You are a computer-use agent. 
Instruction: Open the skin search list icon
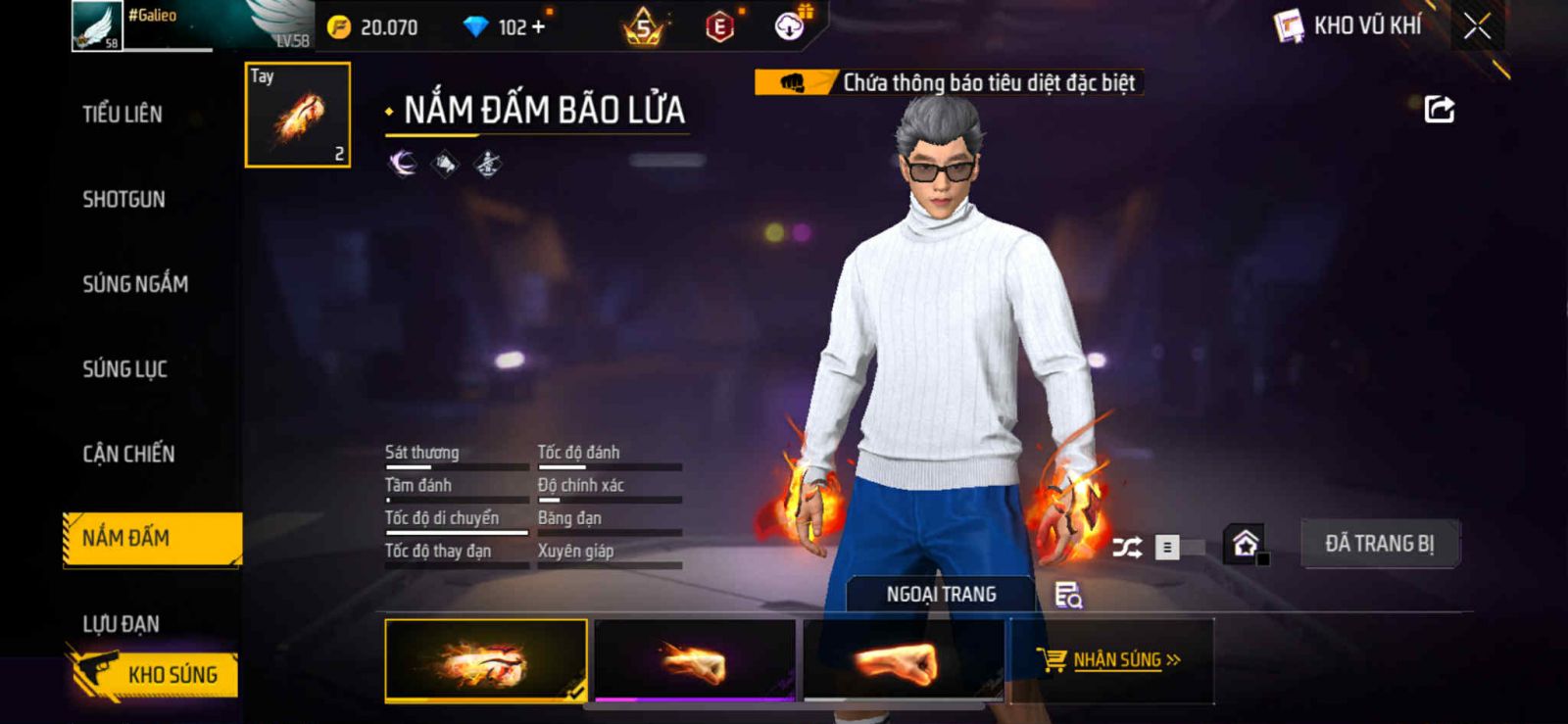1067,595
